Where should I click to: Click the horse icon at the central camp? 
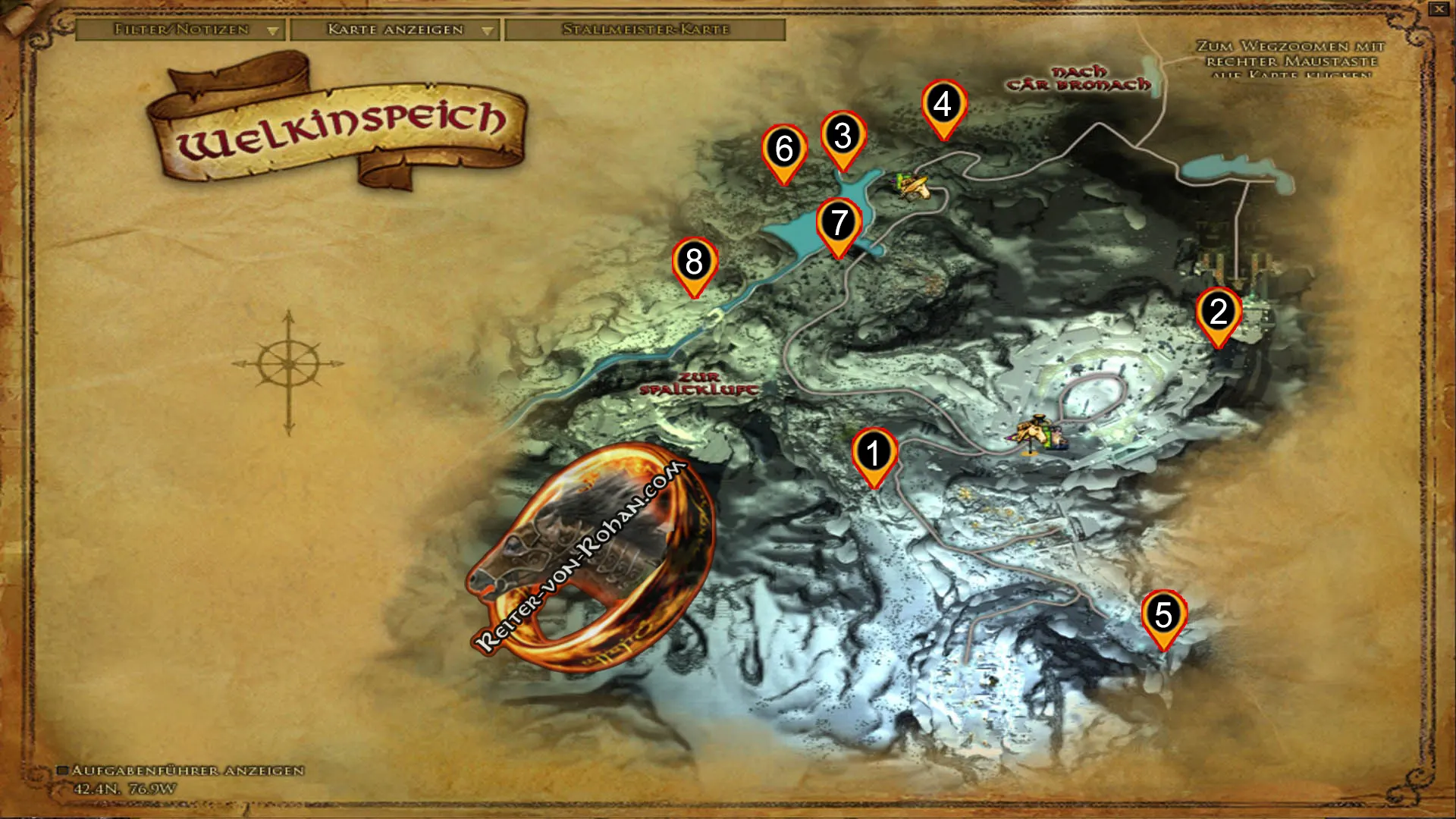click(x=1037, y=431)
